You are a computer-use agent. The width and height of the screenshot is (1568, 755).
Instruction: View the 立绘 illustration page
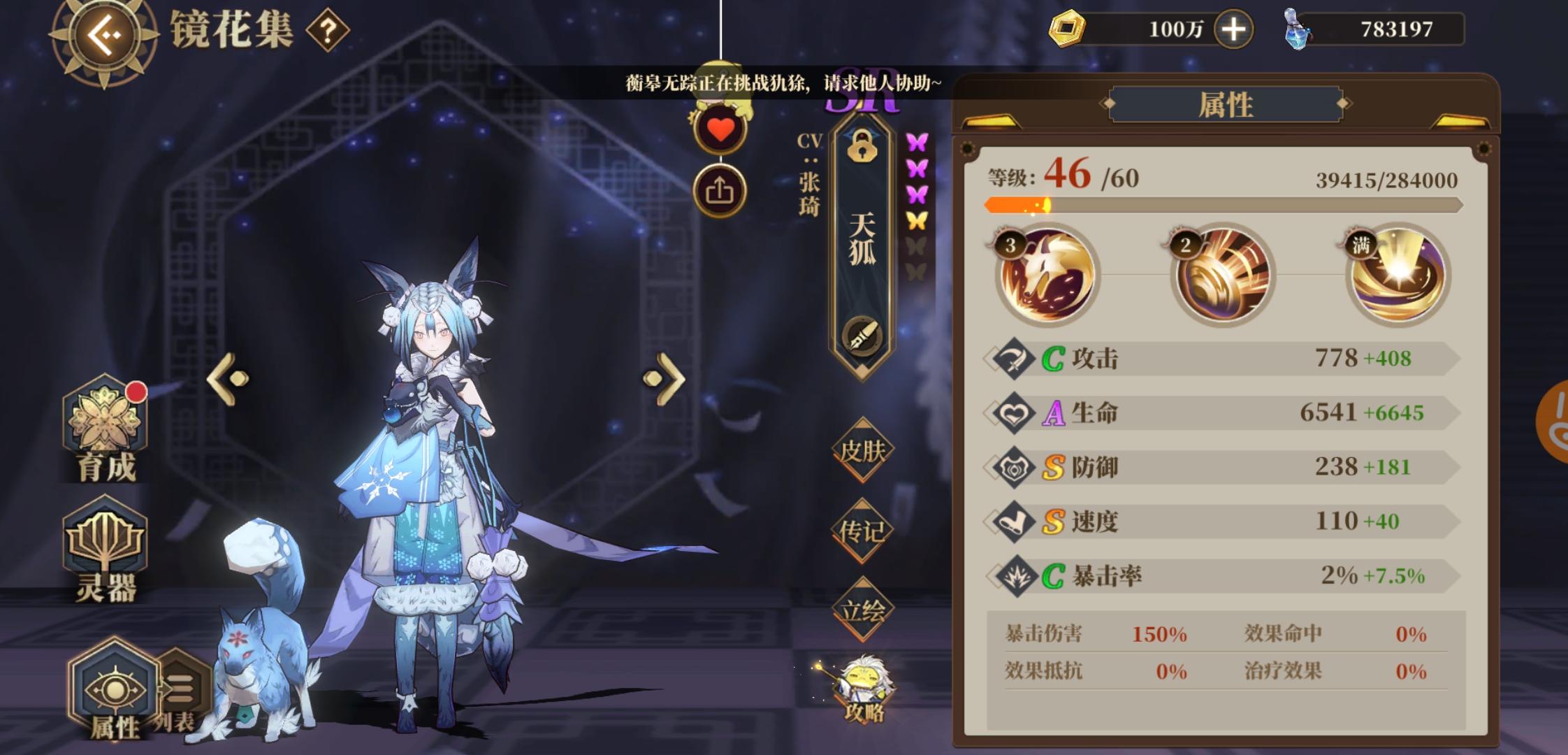pos(862,610)
